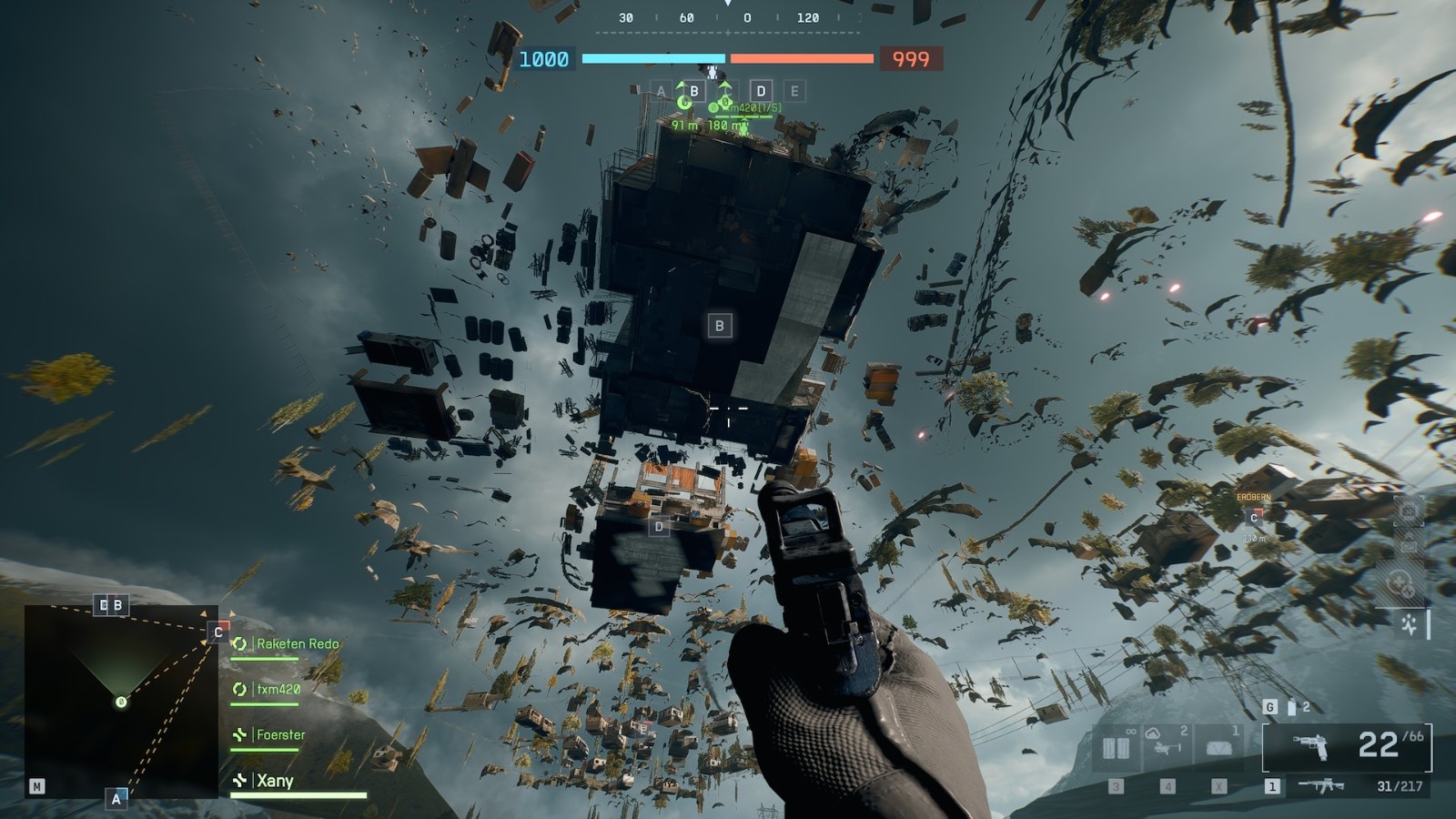The image size is (1456, 819).
Task: Activate the specialist ability icon
Action: tap(1409, 624)
